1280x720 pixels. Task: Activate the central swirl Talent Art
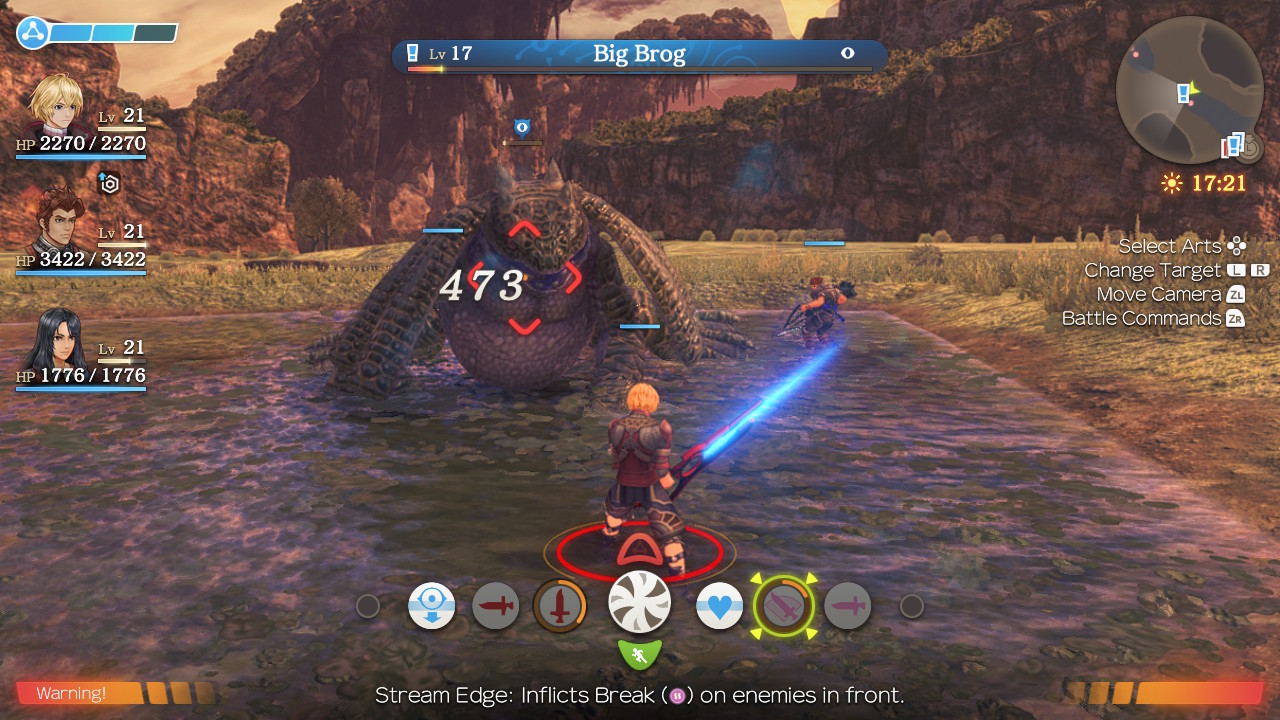point(640,602)
